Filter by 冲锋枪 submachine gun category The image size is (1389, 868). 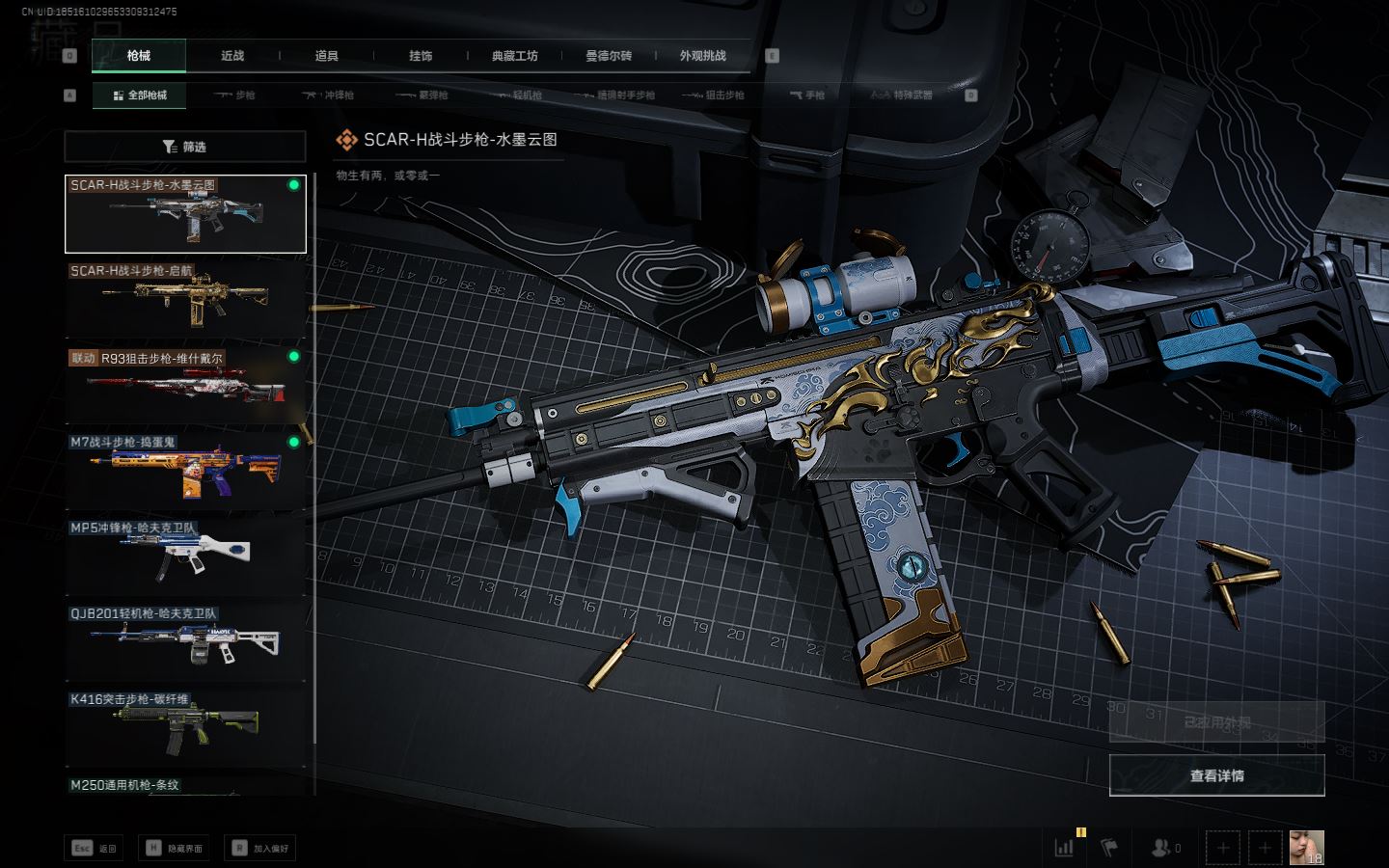329,95
